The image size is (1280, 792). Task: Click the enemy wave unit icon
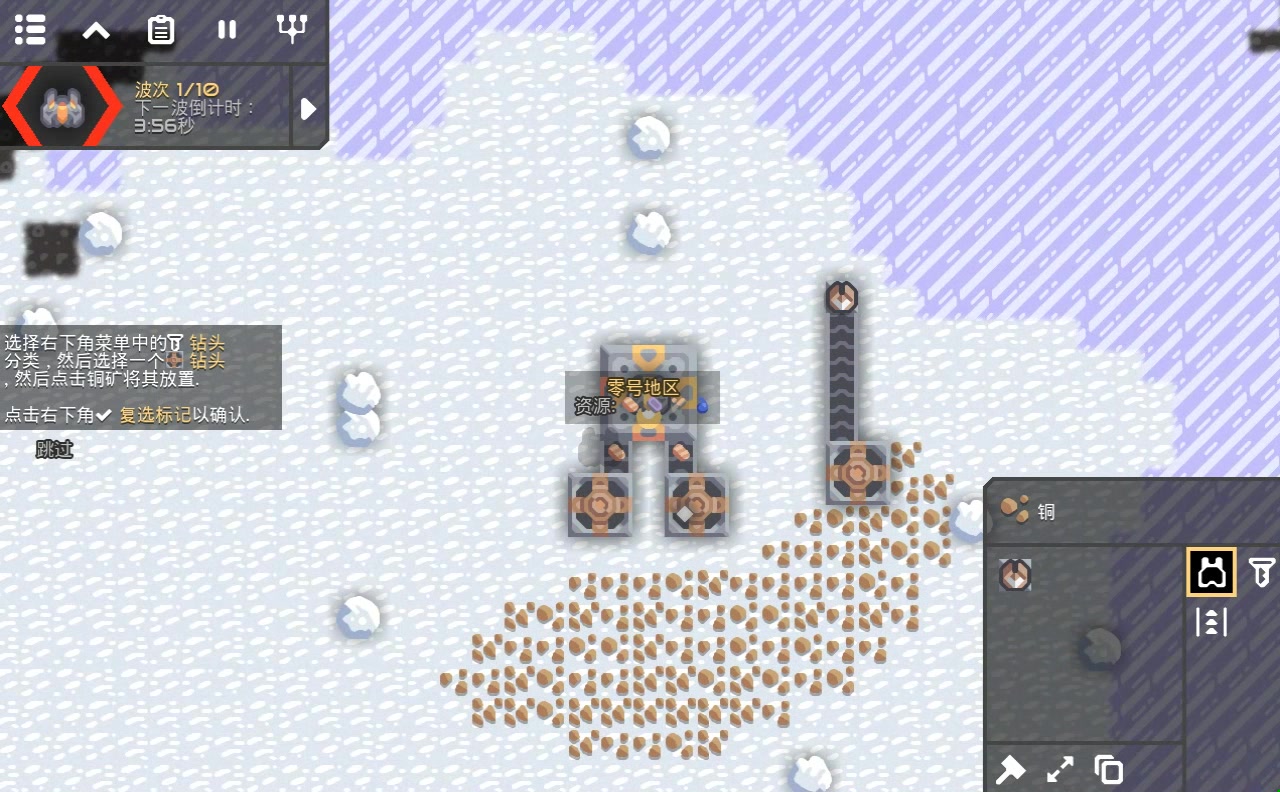click(61, 107)
